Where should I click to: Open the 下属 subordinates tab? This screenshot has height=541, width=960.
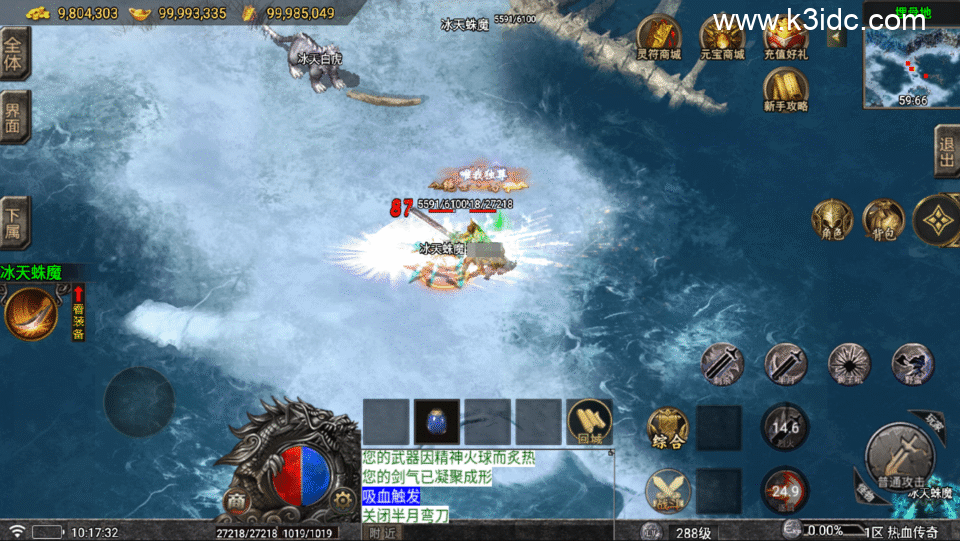(x=14, y=222)
